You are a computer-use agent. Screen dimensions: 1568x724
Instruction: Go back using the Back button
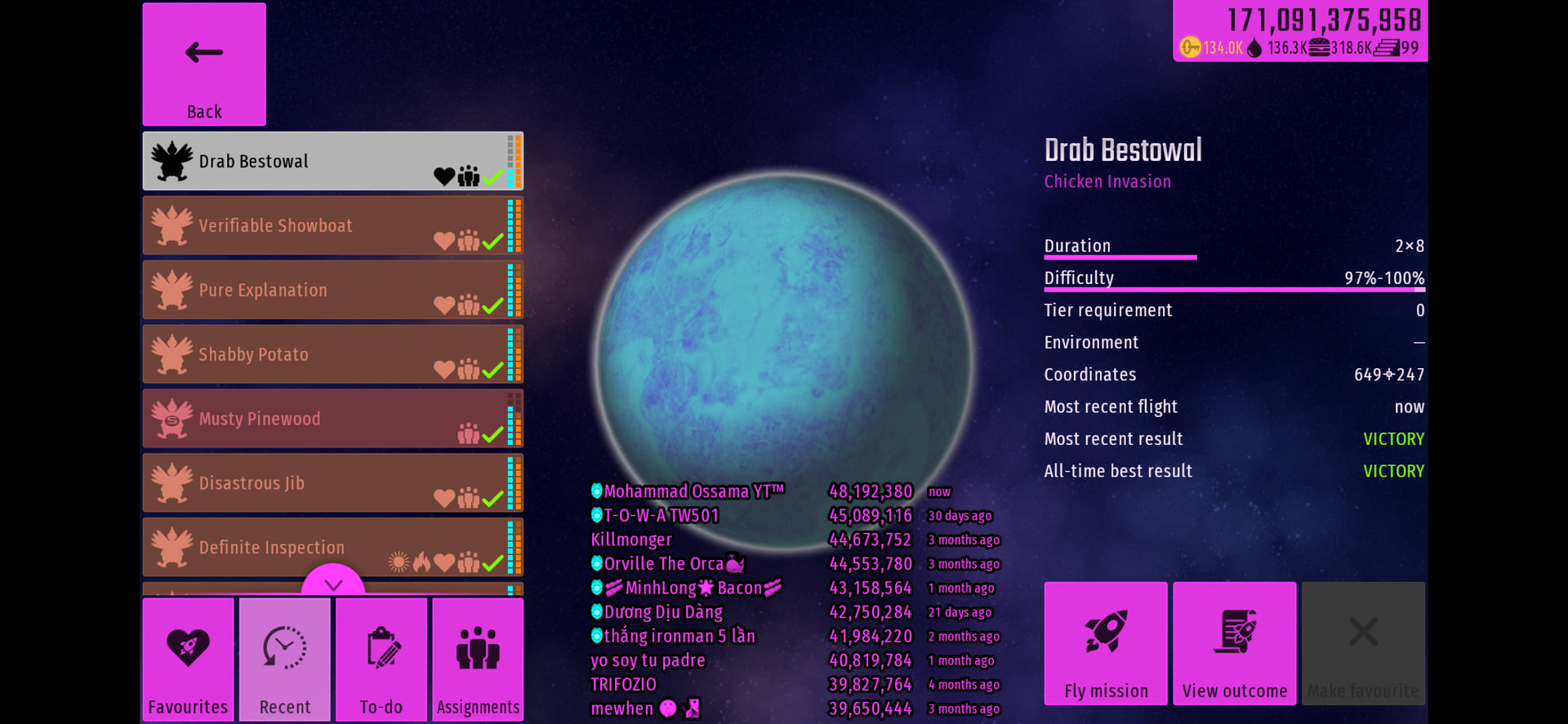pyautogui.click(x=204, y=64)
